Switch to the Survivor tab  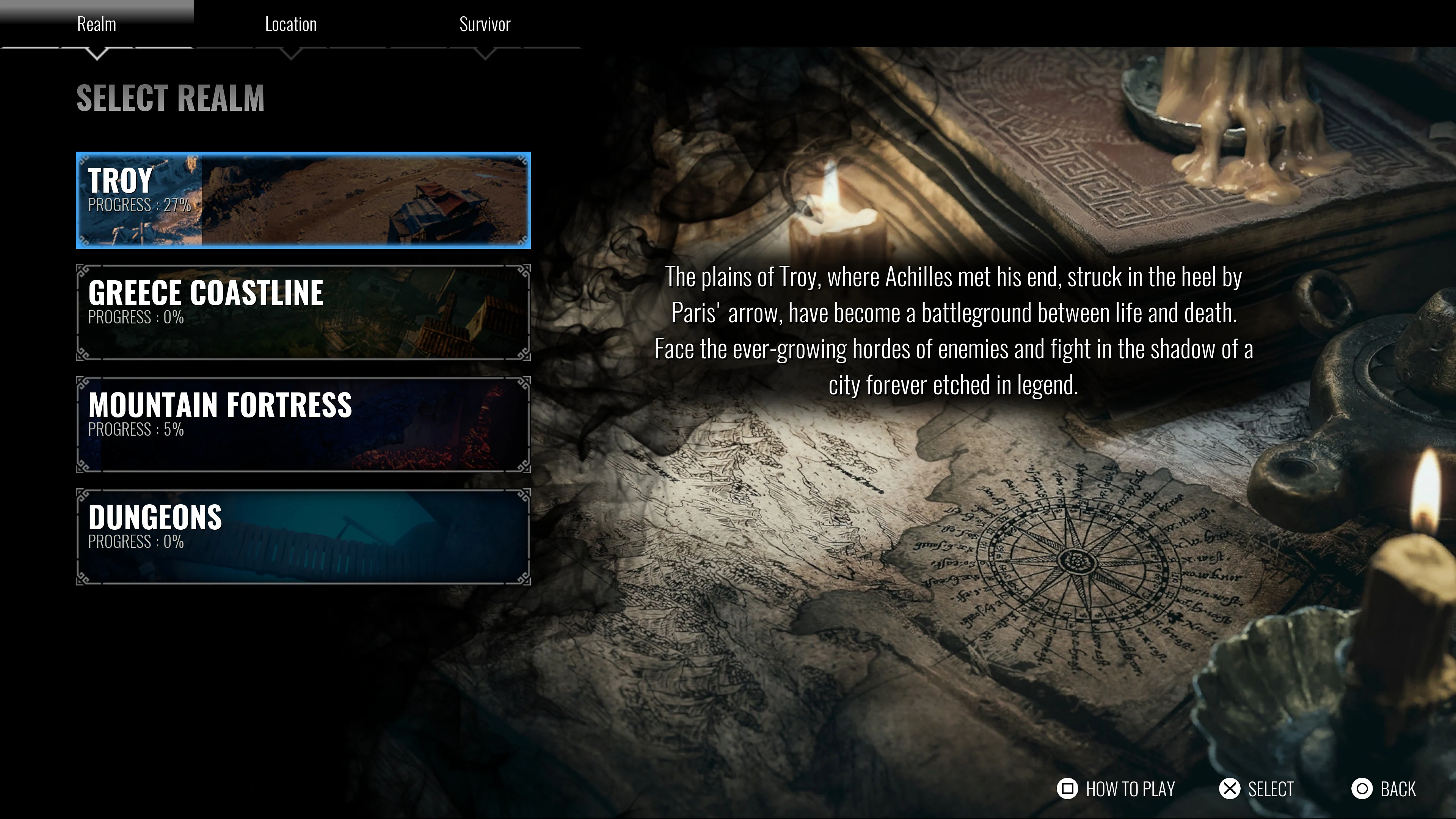[485, 24]
